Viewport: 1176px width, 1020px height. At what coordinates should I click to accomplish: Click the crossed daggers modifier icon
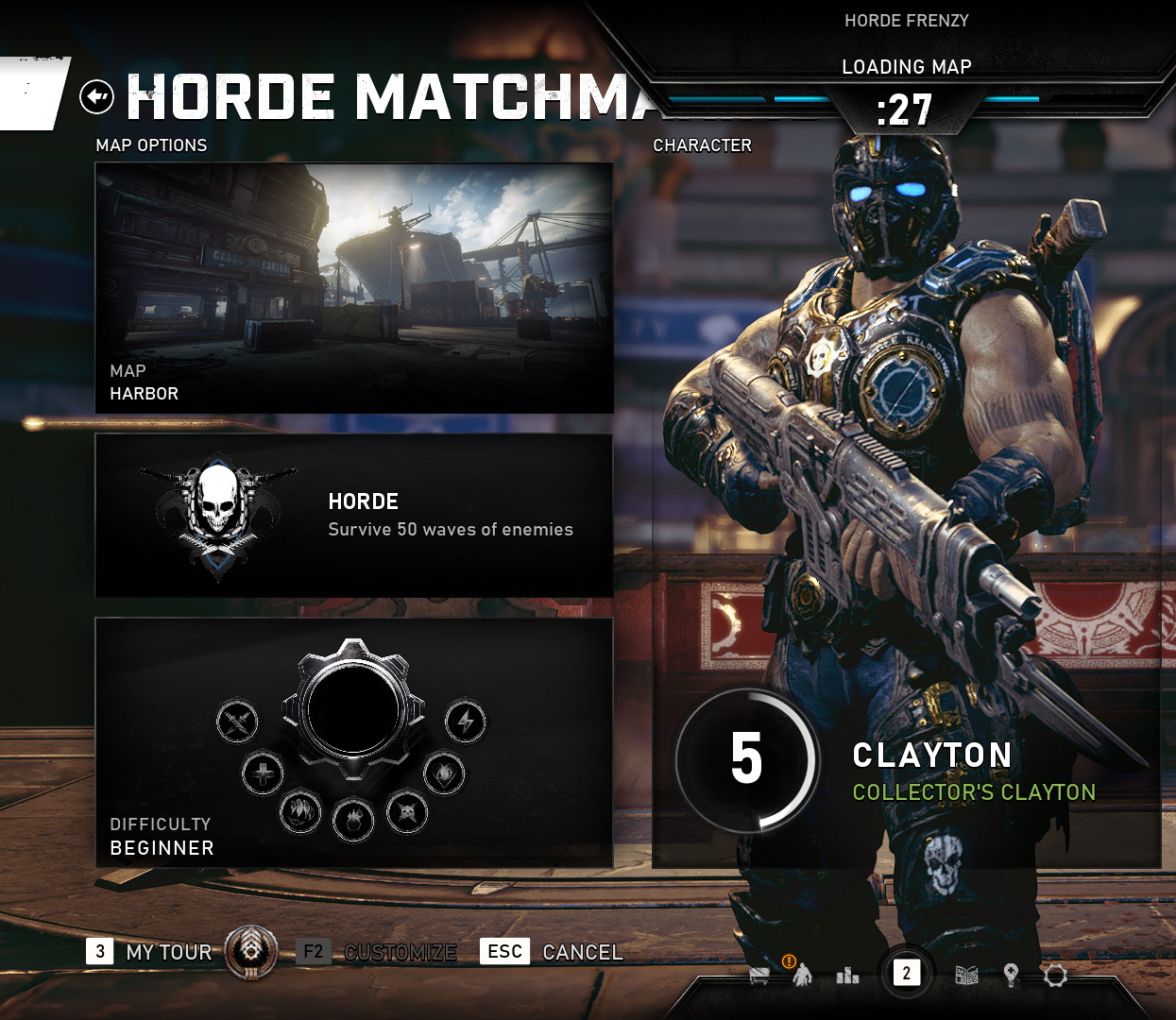click(x=237, y=722)
